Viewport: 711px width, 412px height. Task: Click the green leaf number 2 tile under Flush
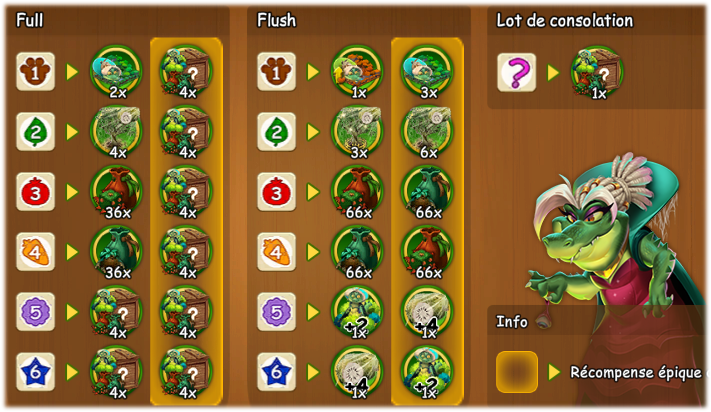click(x=276, y=132)
